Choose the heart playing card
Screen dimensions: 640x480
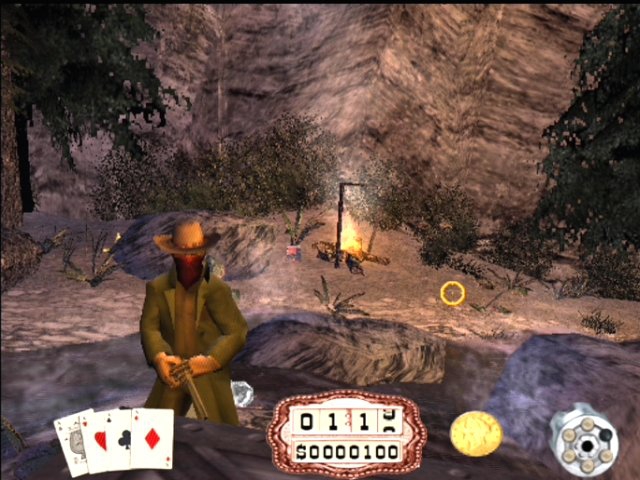coord(98,442)
